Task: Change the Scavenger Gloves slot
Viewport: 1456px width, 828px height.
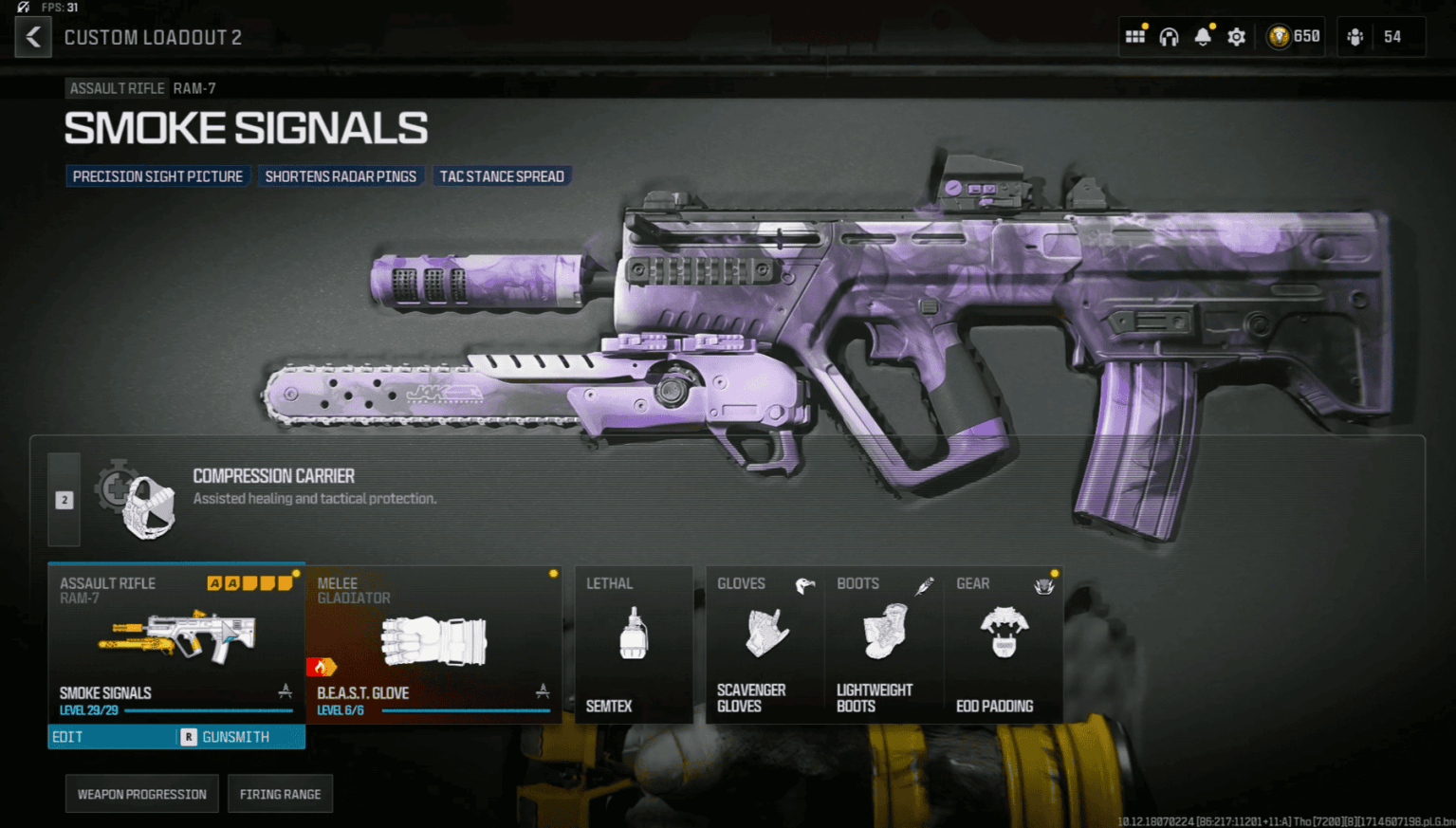Action: tap(765, 645)
